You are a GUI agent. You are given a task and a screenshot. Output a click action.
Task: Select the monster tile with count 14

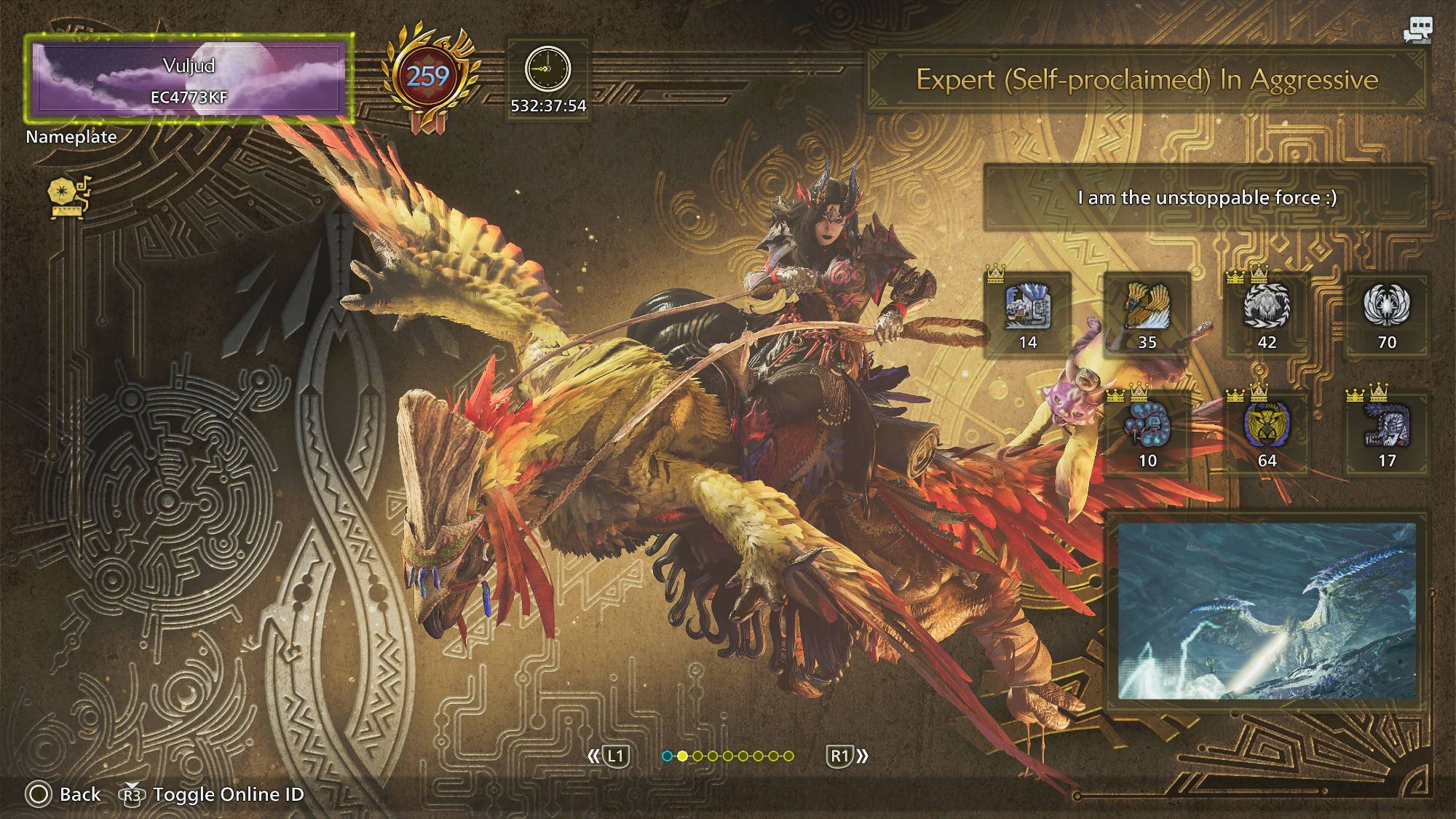pyautogui.click(x=1027, y=314)
